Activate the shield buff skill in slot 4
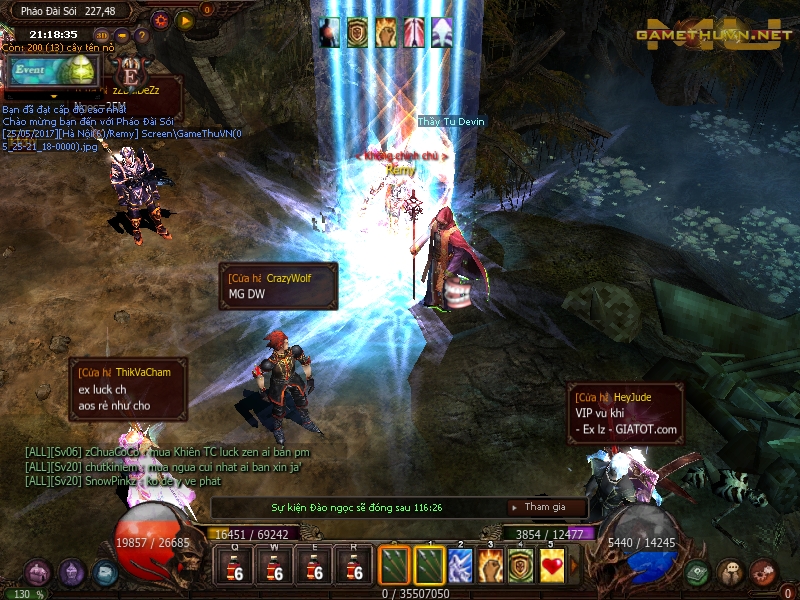Viewport: 800px width, 600px height. tap(521, 566)
